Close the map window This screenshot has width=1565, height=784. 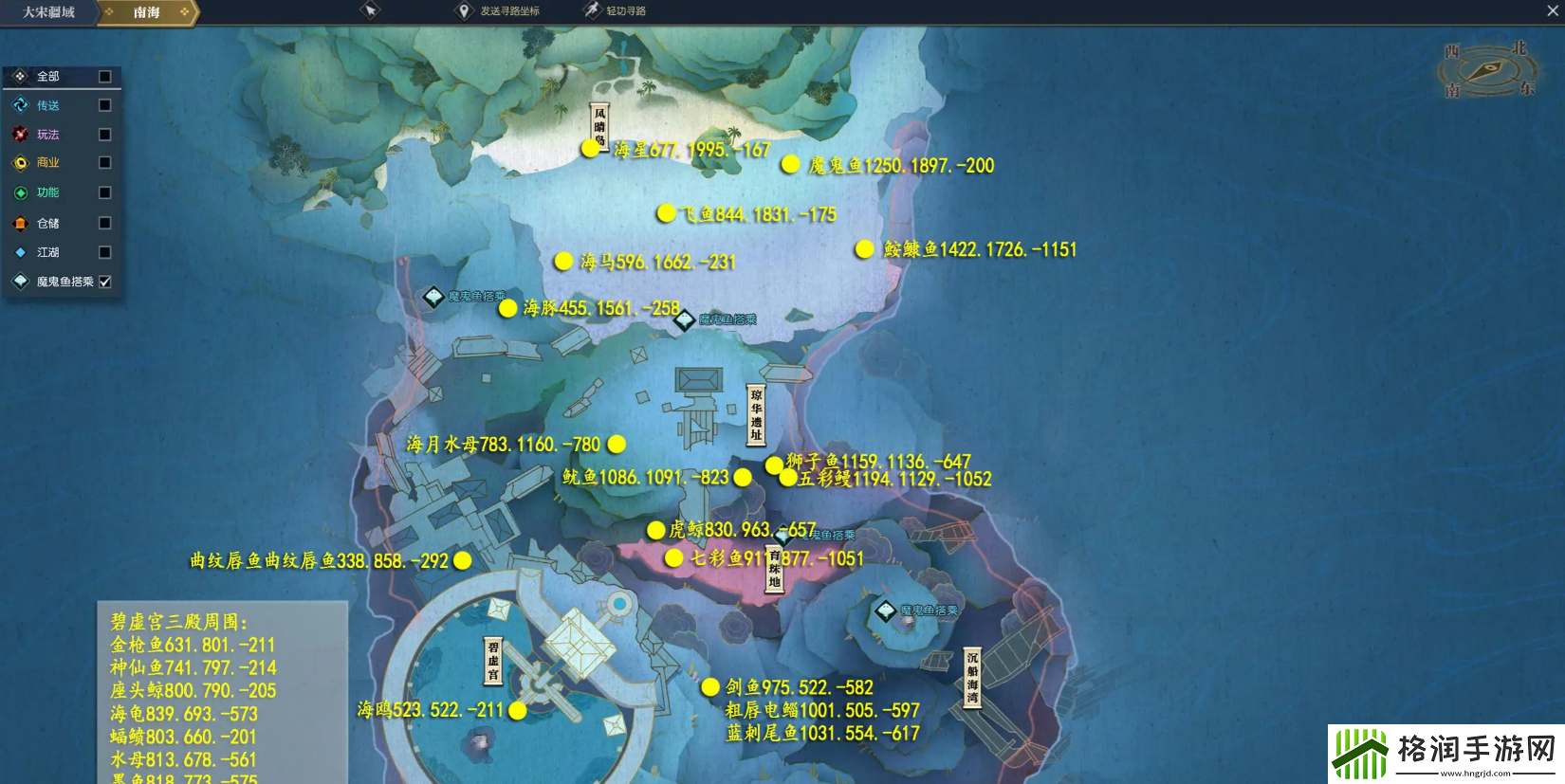click(x=1553, y=10)
